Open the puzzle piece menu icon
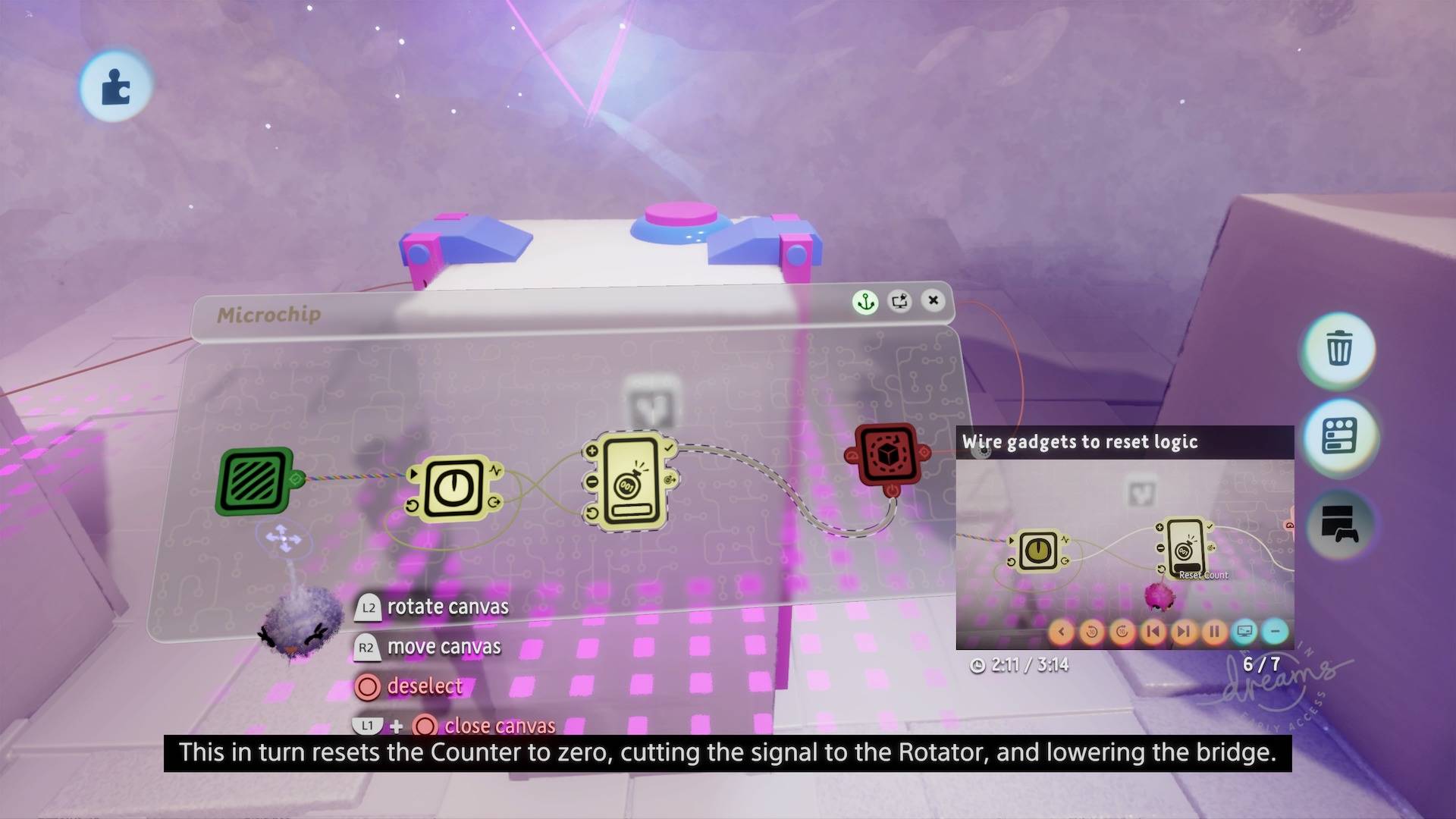Screen dimensions: 1456x819 point(115,86)
